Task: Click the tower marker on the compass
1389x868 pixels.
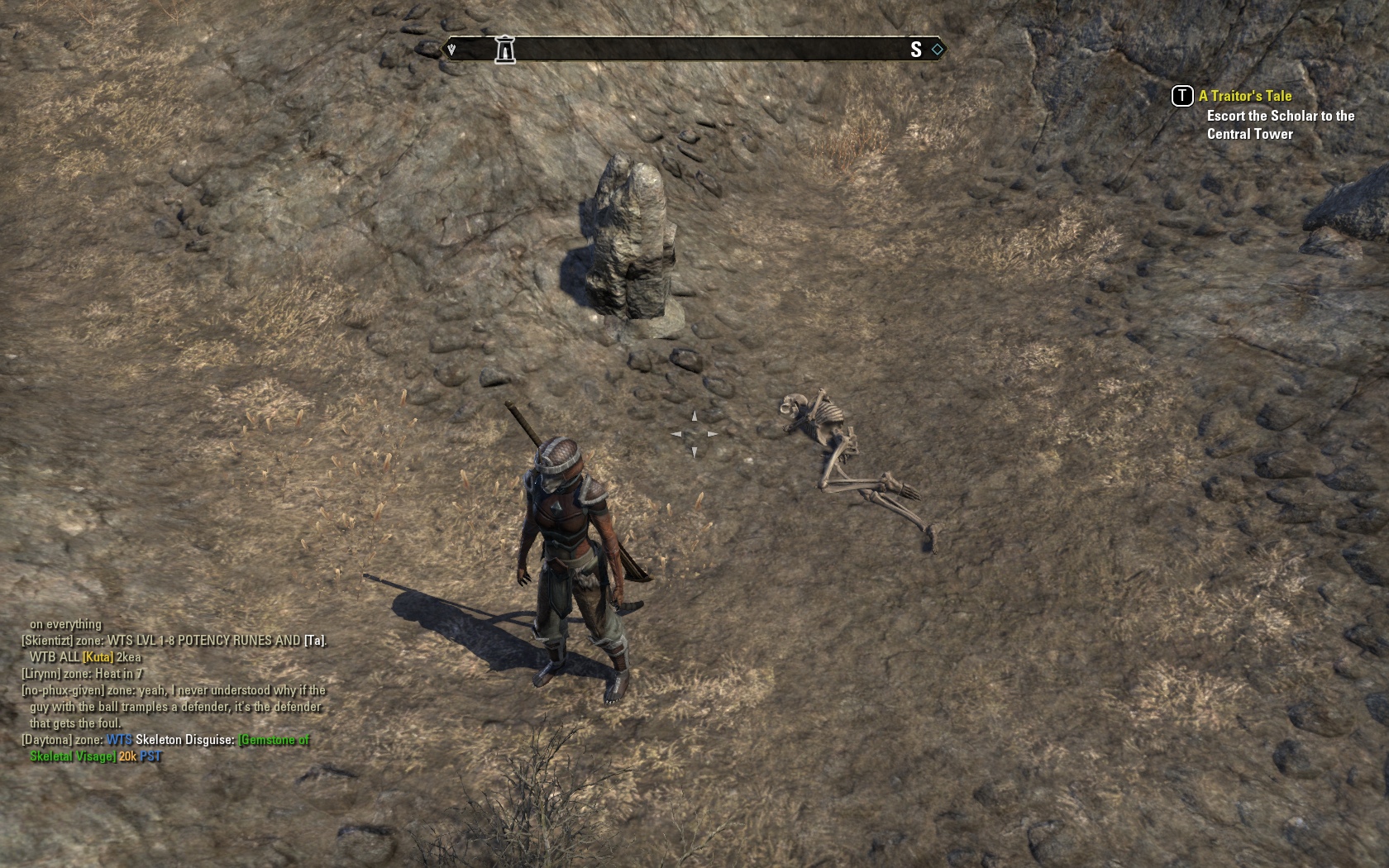Action: (x=504, y=50)
